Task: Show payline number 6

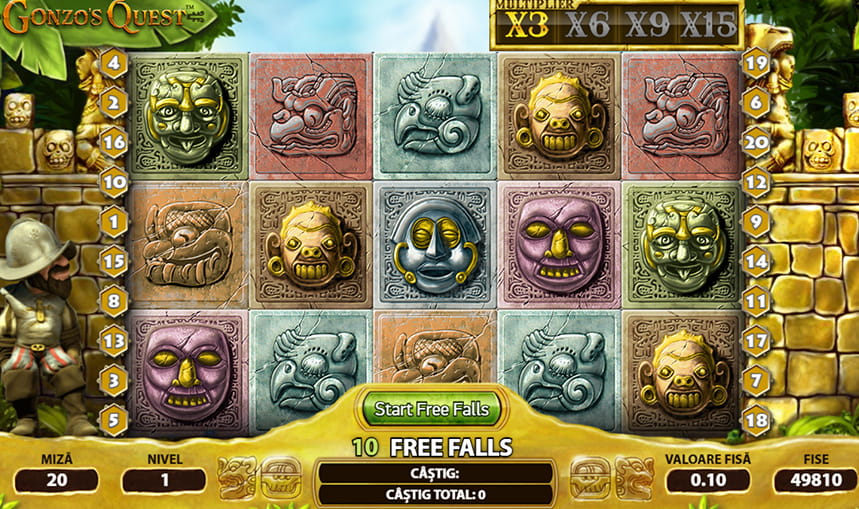Action: (756, 101)
